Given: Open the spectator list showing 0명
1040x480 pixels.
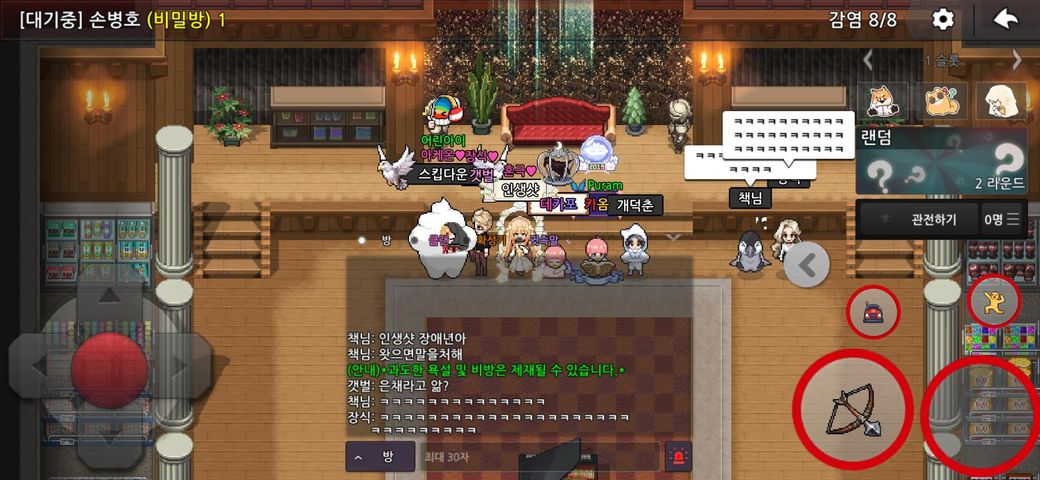Looking at the screenshot, I should click(x=1003, y=219).
